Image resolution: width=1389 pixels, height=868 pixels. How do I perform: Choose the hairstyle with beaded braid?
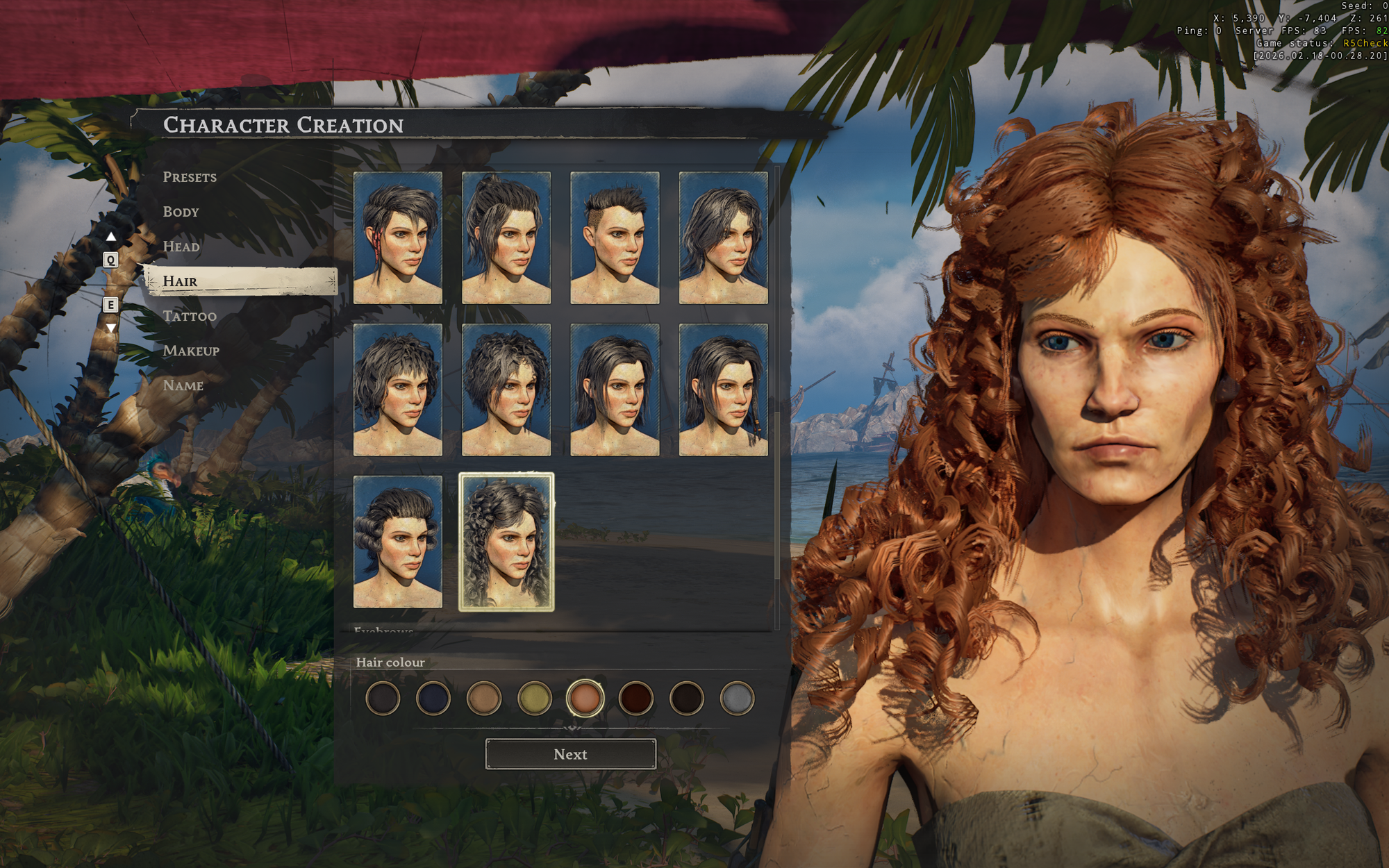[723, 390]
